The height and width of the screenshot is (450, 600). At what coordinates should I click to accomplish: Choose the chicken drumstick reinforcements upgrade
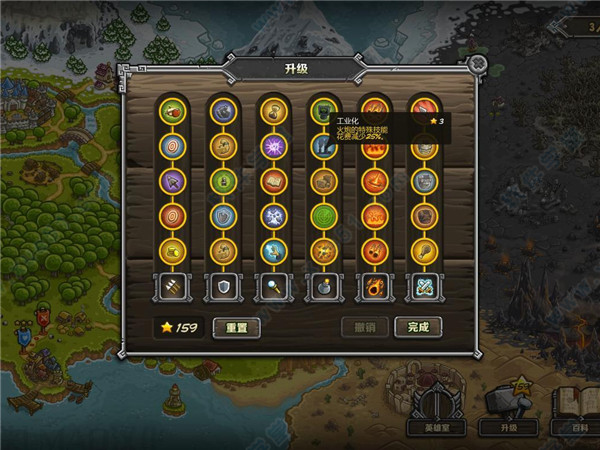(425, 251)
